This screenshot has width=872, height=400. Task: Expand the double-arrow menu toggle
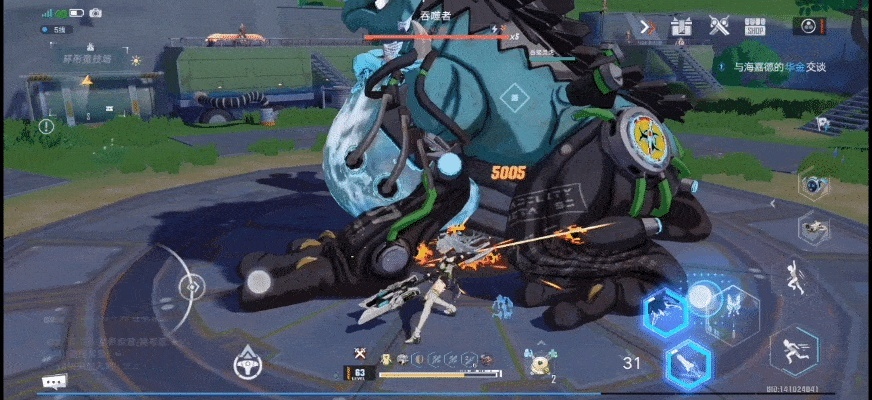point(648,26)
